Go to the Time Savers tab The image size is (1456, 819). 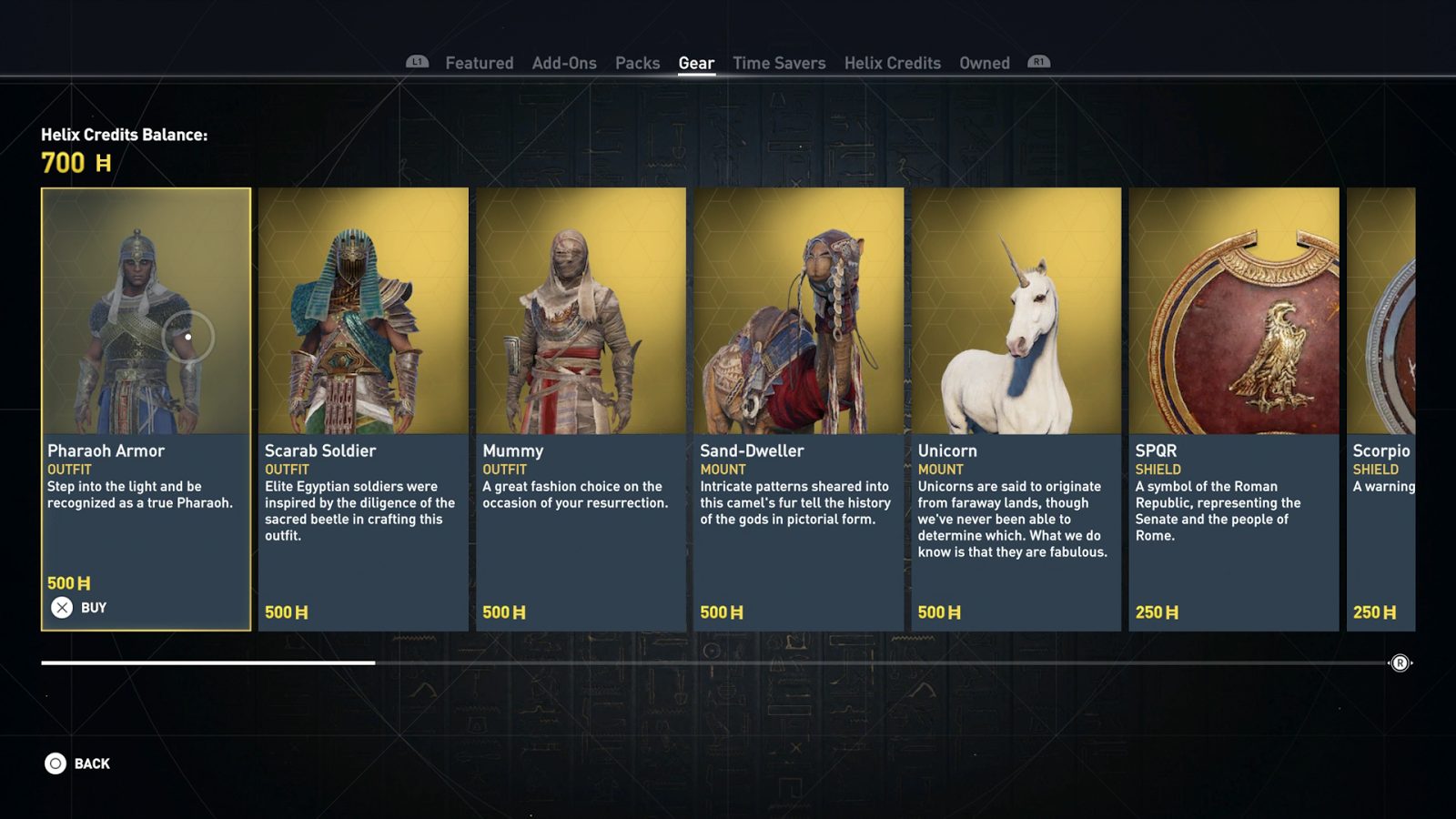click(779, 63)
